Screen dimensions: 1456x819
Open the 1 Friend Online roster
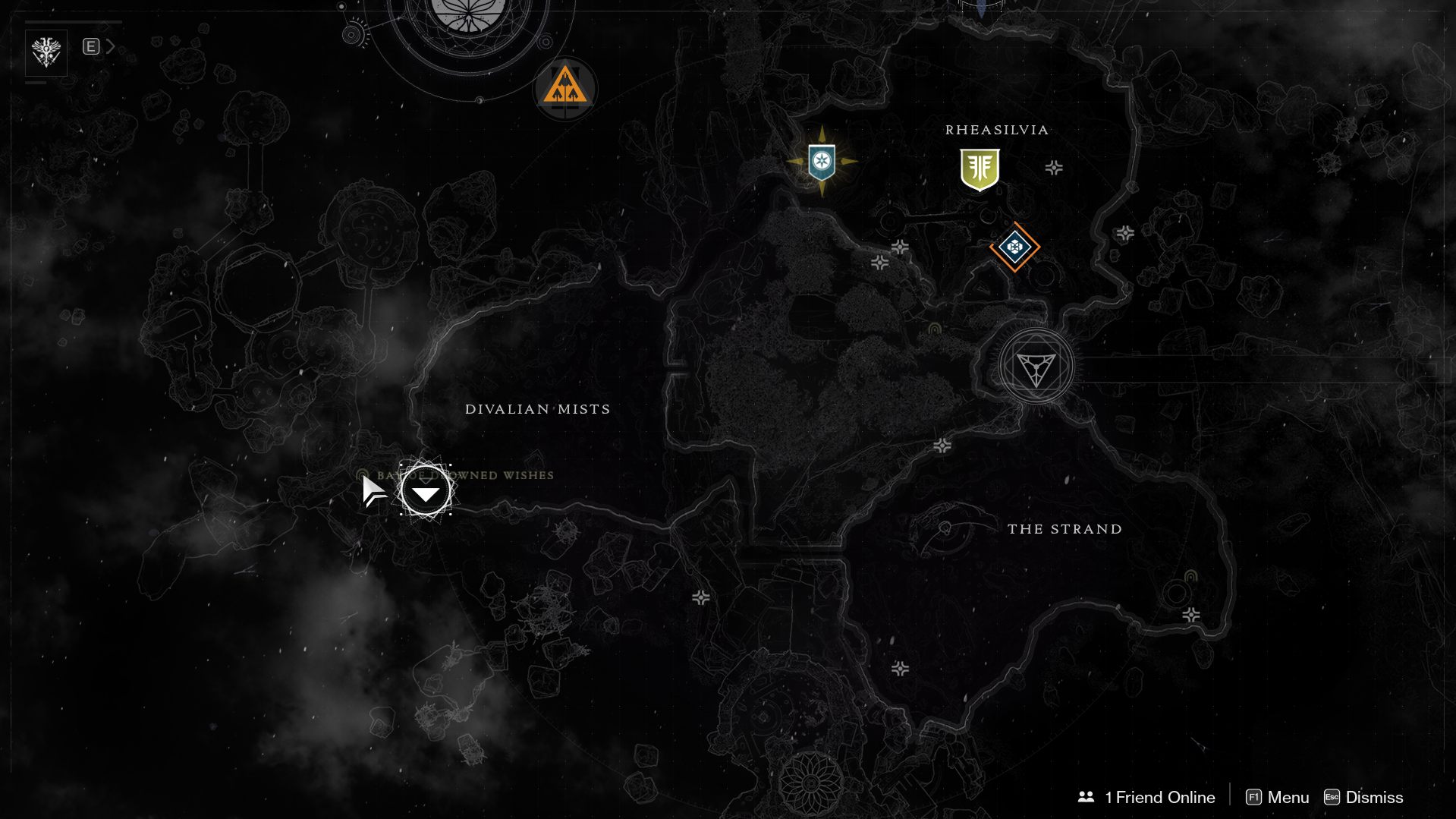pos(1146,797)
